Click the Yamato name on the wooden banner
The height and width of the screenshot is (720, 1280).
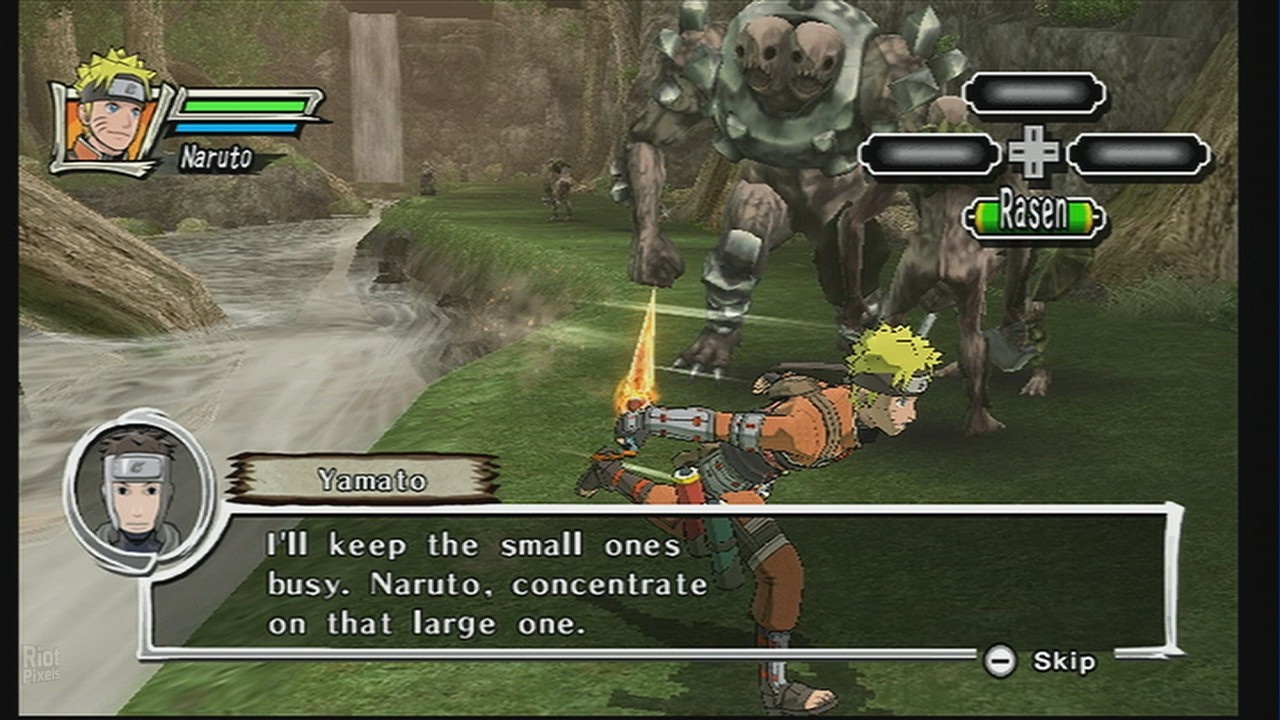point(370,479)
